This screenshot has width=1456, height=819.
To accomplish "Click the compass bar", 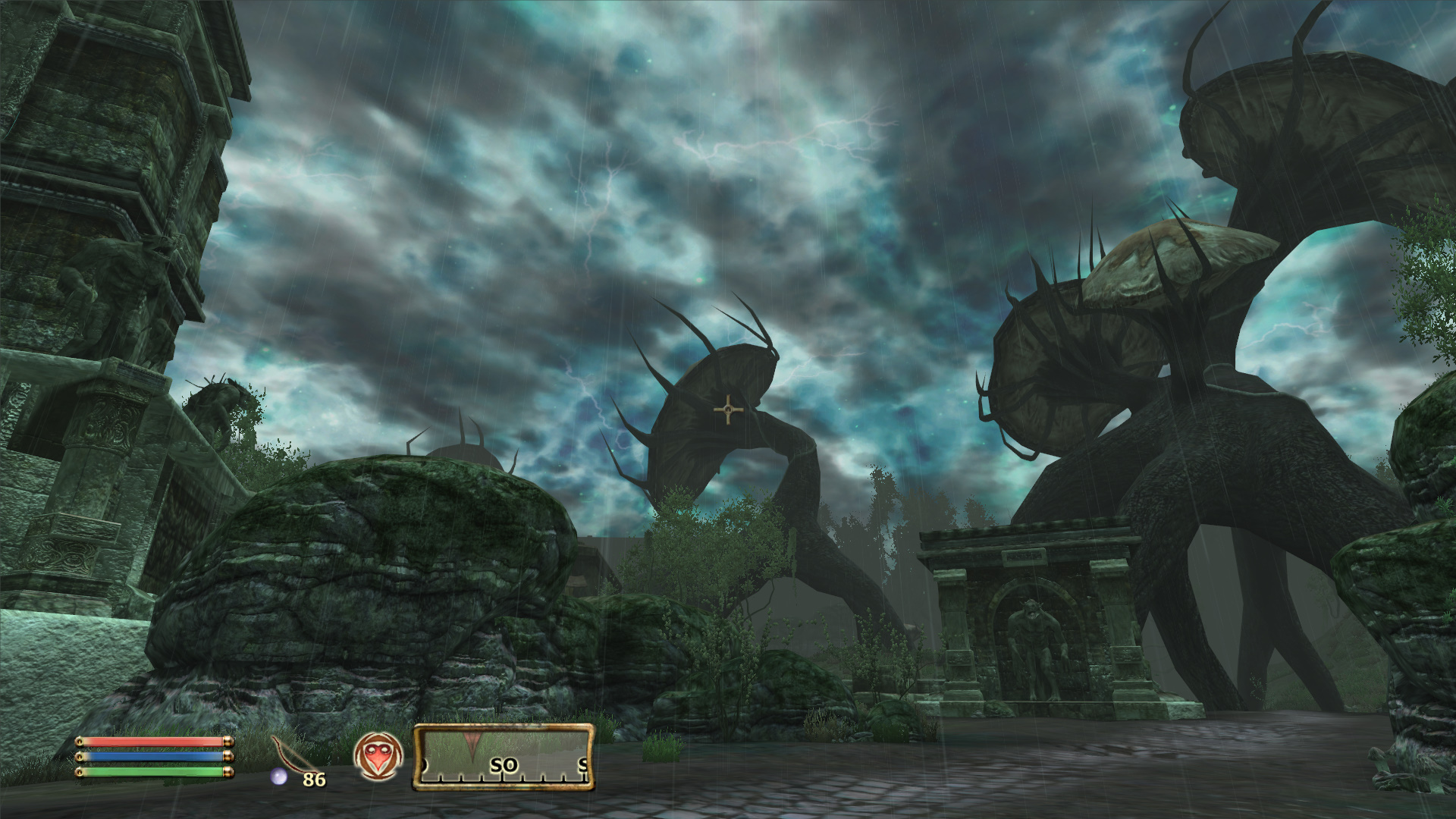I will tap(504, 757).
